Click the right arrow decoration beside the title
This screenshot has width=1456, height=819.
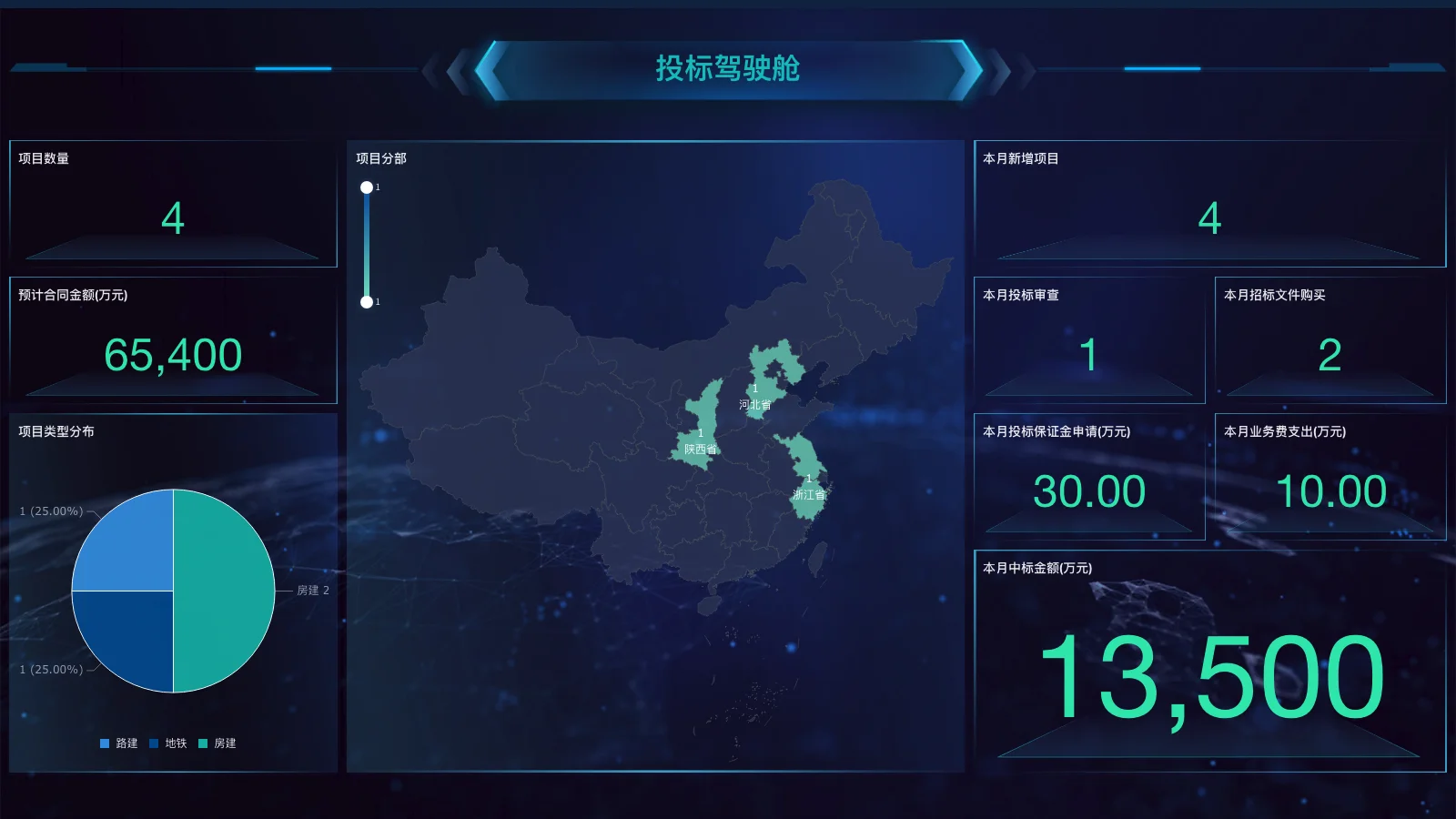pyautogui.click(x=969, y=68)
